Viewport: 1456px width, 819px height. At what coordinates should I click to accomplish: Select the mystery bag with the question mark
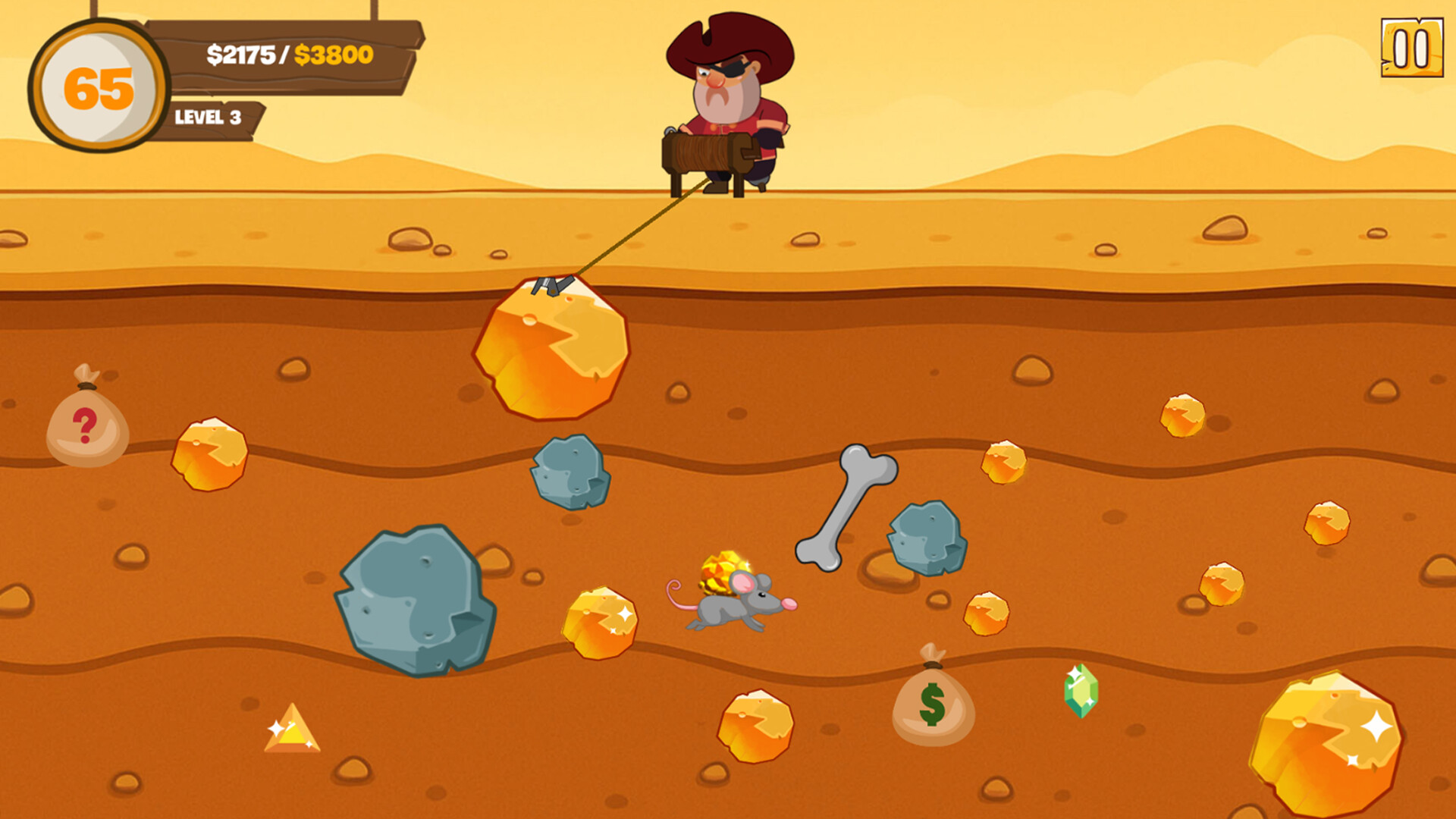click(87, 421)
